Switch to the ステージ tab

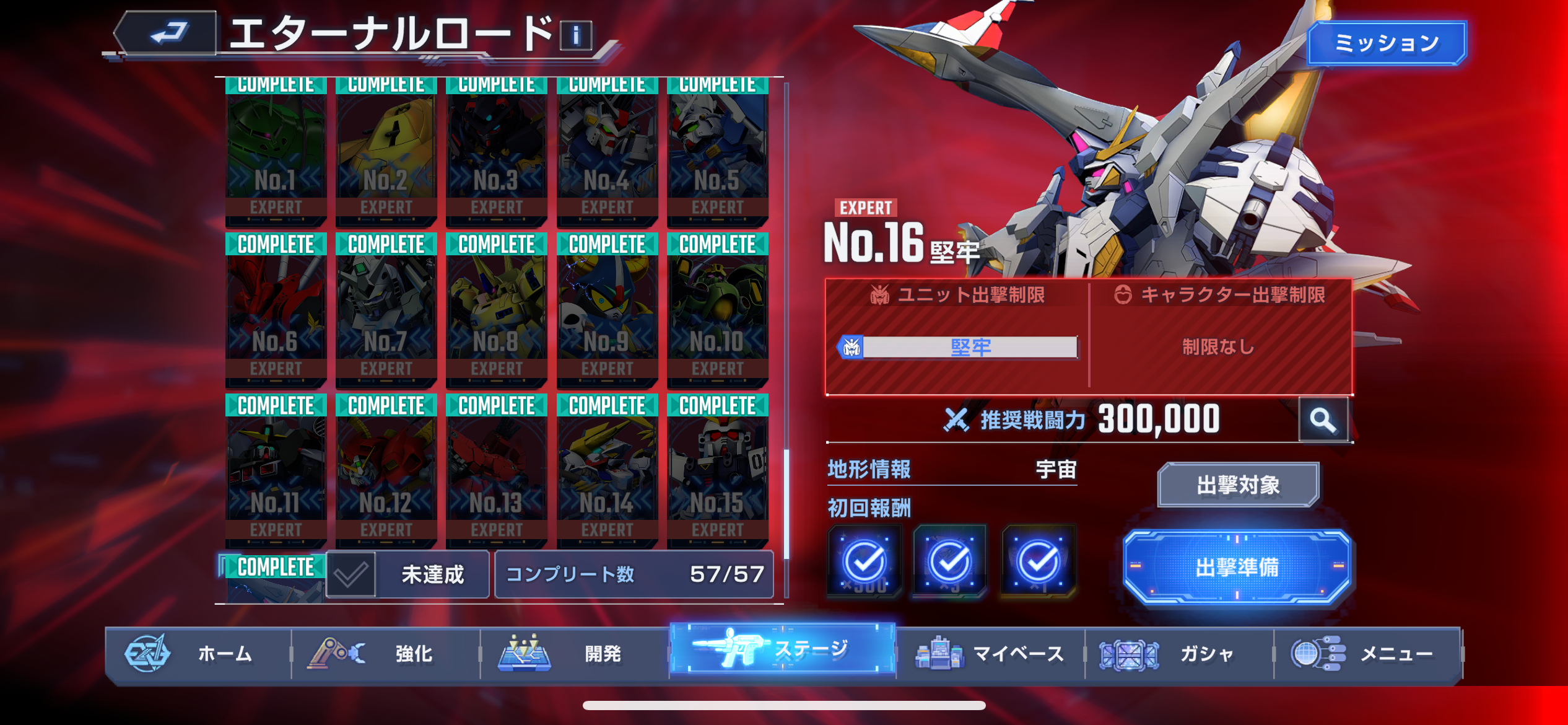(783, 649)
